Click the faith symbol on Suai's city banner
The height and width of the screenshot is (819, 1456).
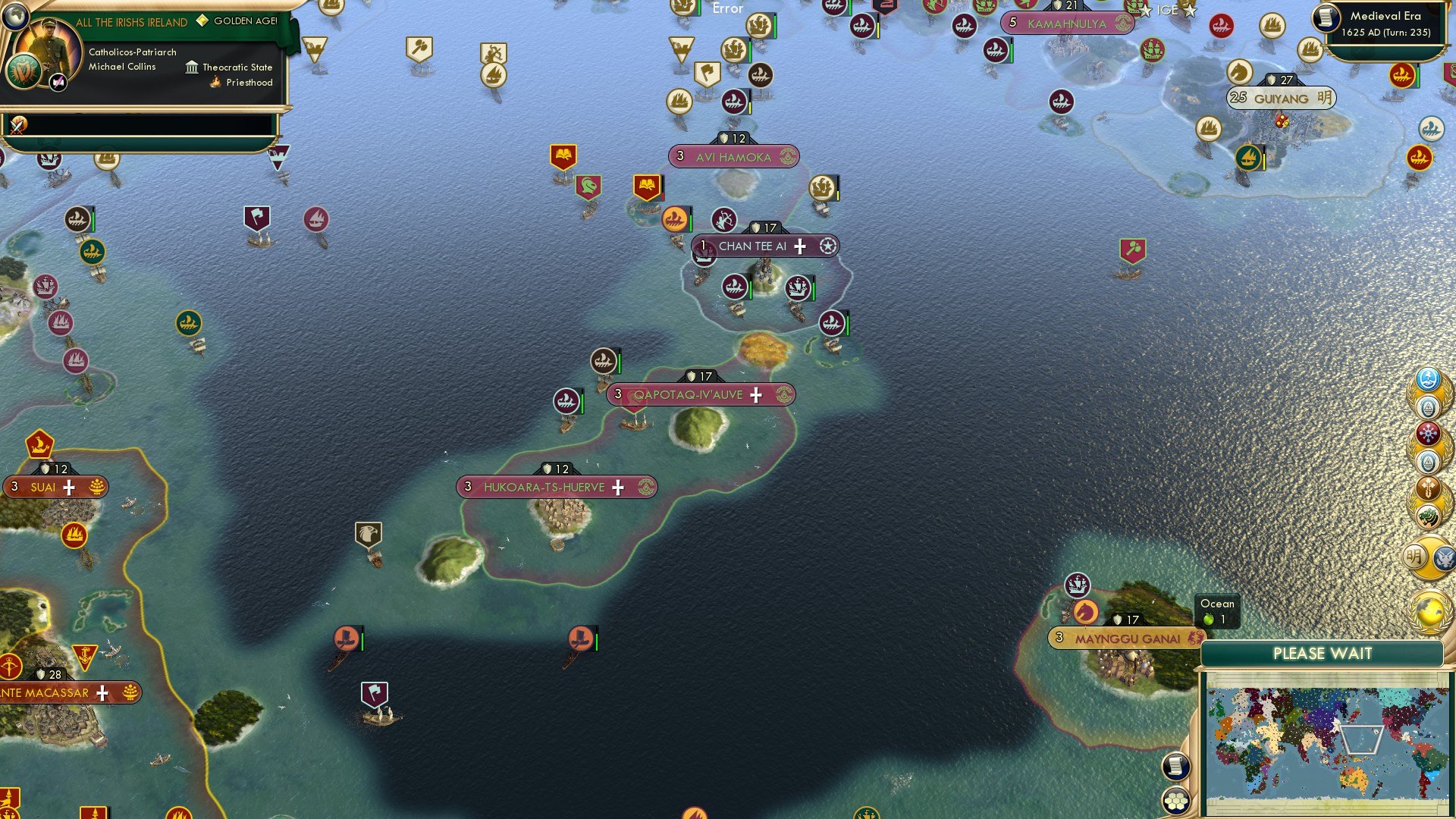coord(97,486)
